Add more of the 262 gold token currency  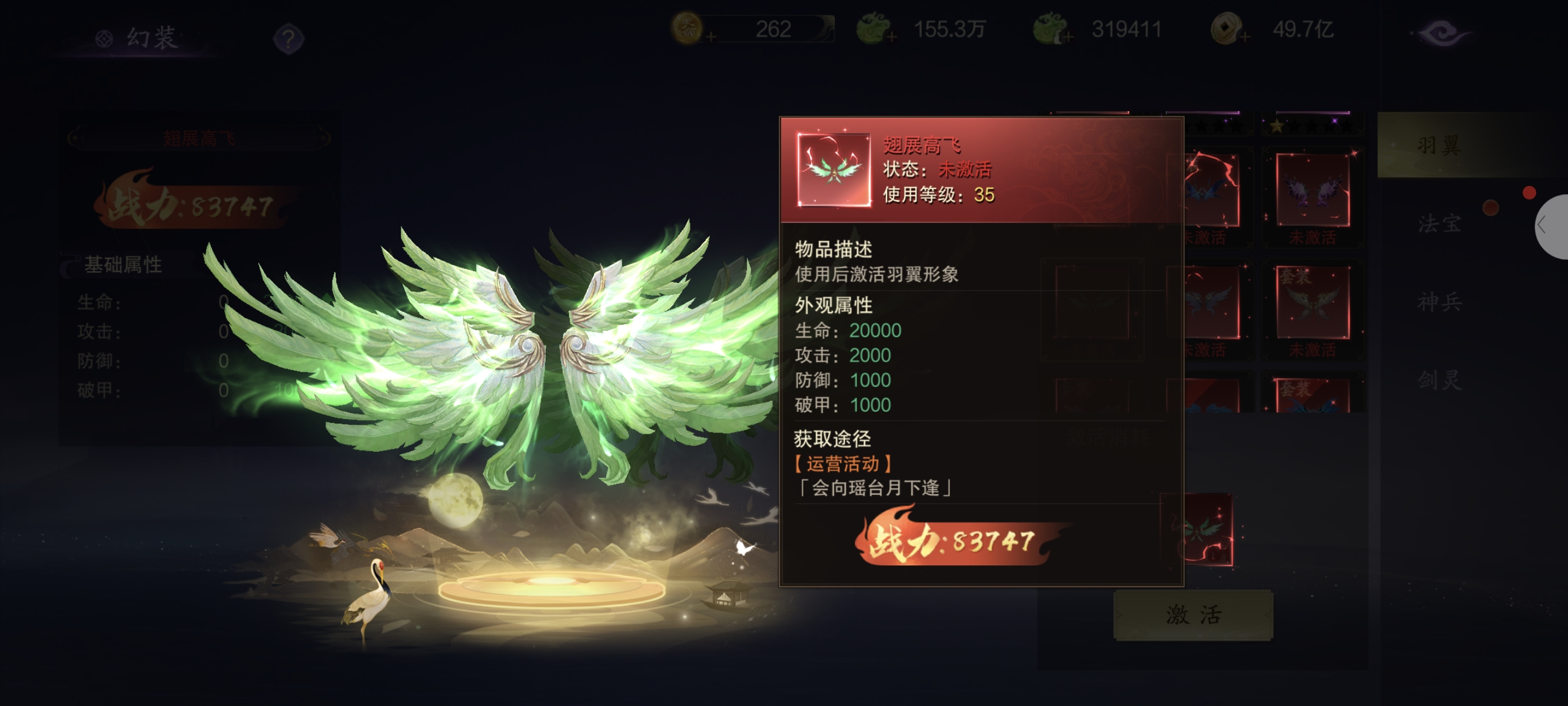(711, 38)
